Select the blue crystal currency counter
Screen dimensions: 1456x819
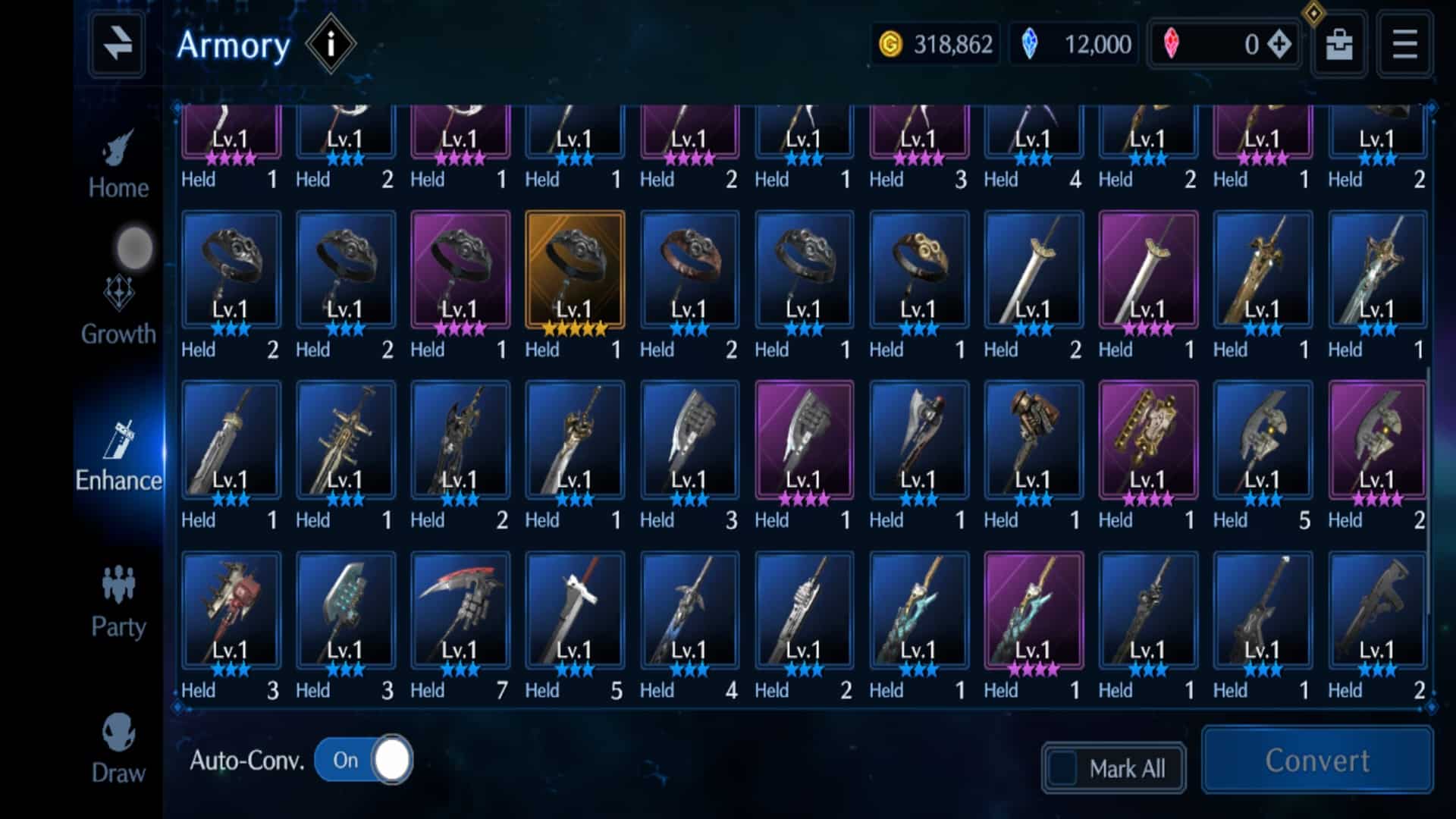pyautogui.click(x=1073, y=44)
